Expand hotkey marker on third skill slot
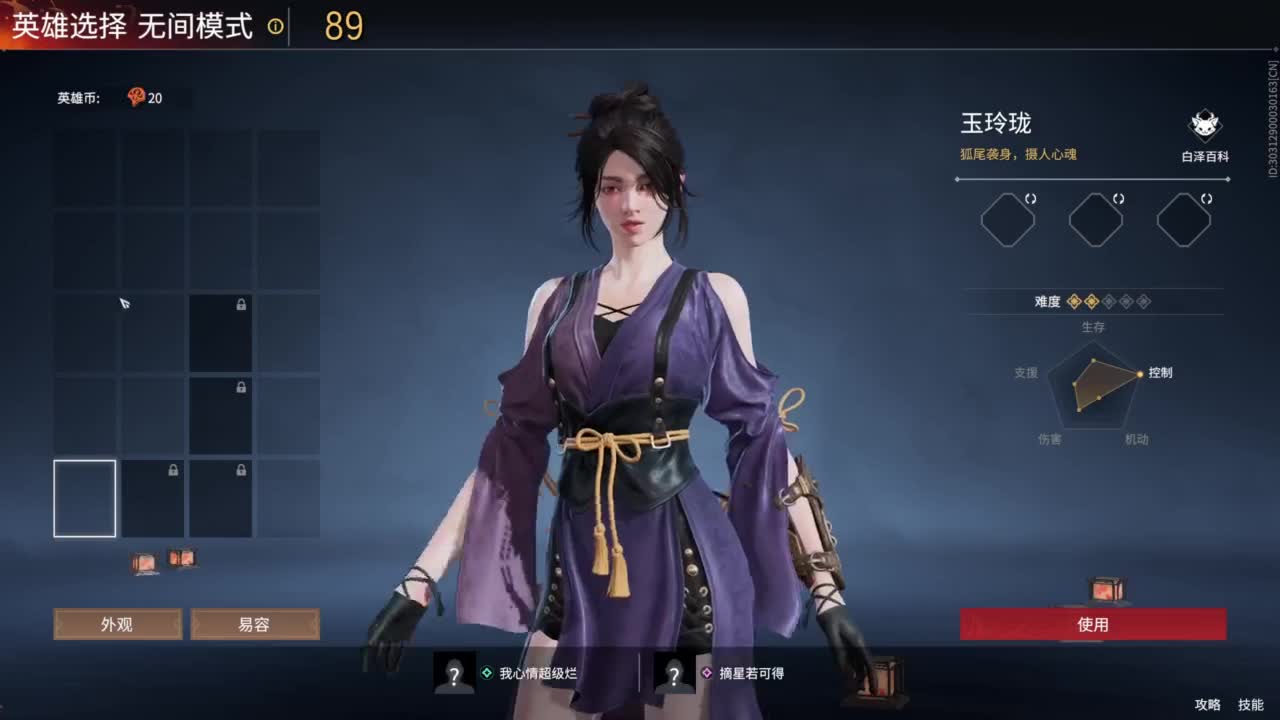1280x720 pixels. tap(1207, 199)
